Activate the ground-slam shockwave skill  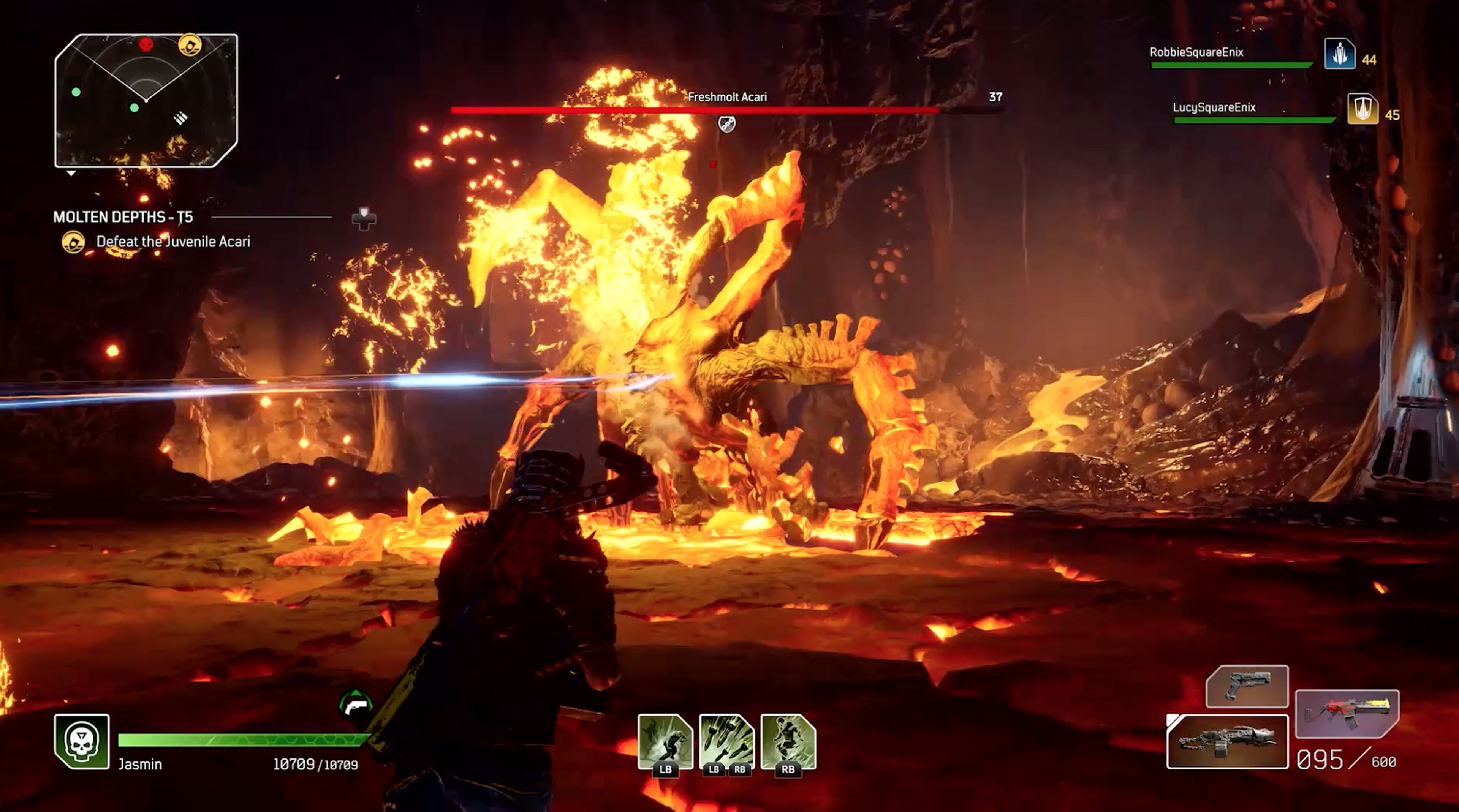665,742
